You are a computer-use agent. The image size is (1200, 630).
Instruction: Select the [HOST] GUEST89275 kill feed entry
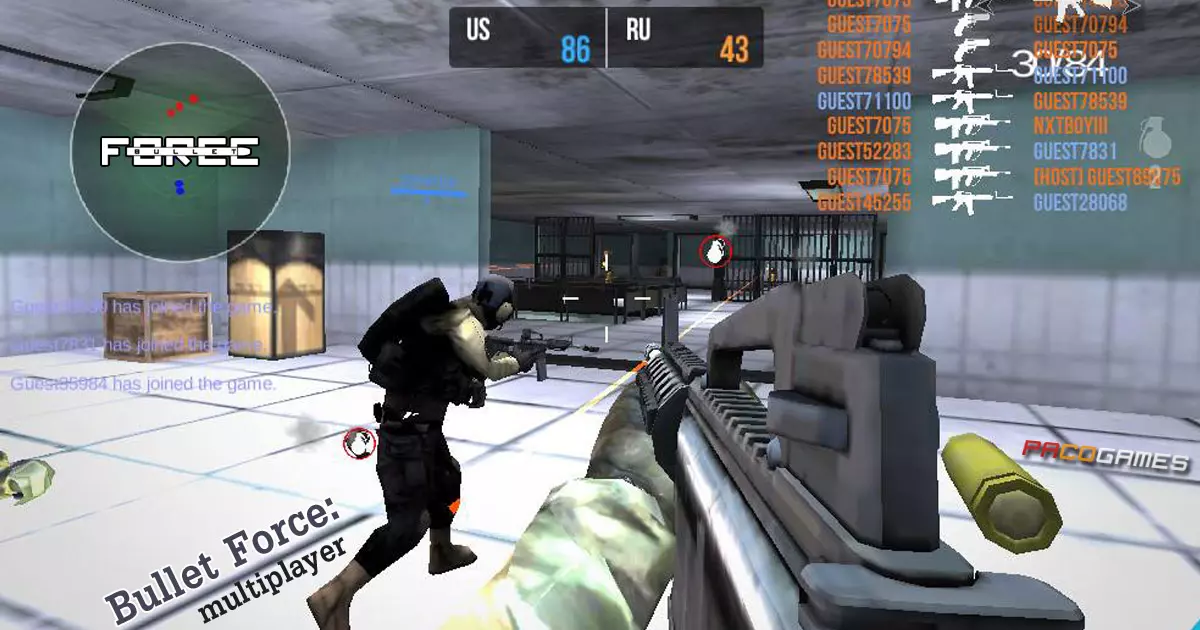pyautogui.click(x=1107, y=177)
